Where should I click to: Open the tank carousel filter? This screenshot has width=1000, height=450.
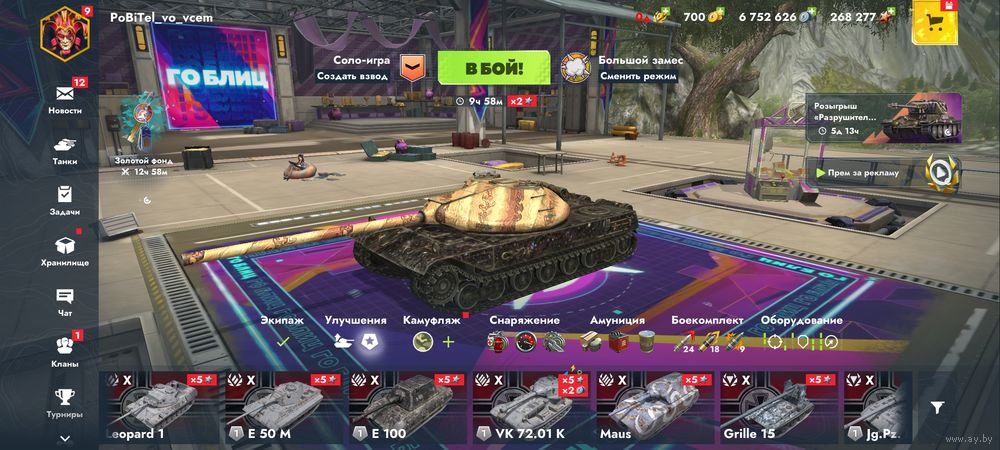click(937, 407)
